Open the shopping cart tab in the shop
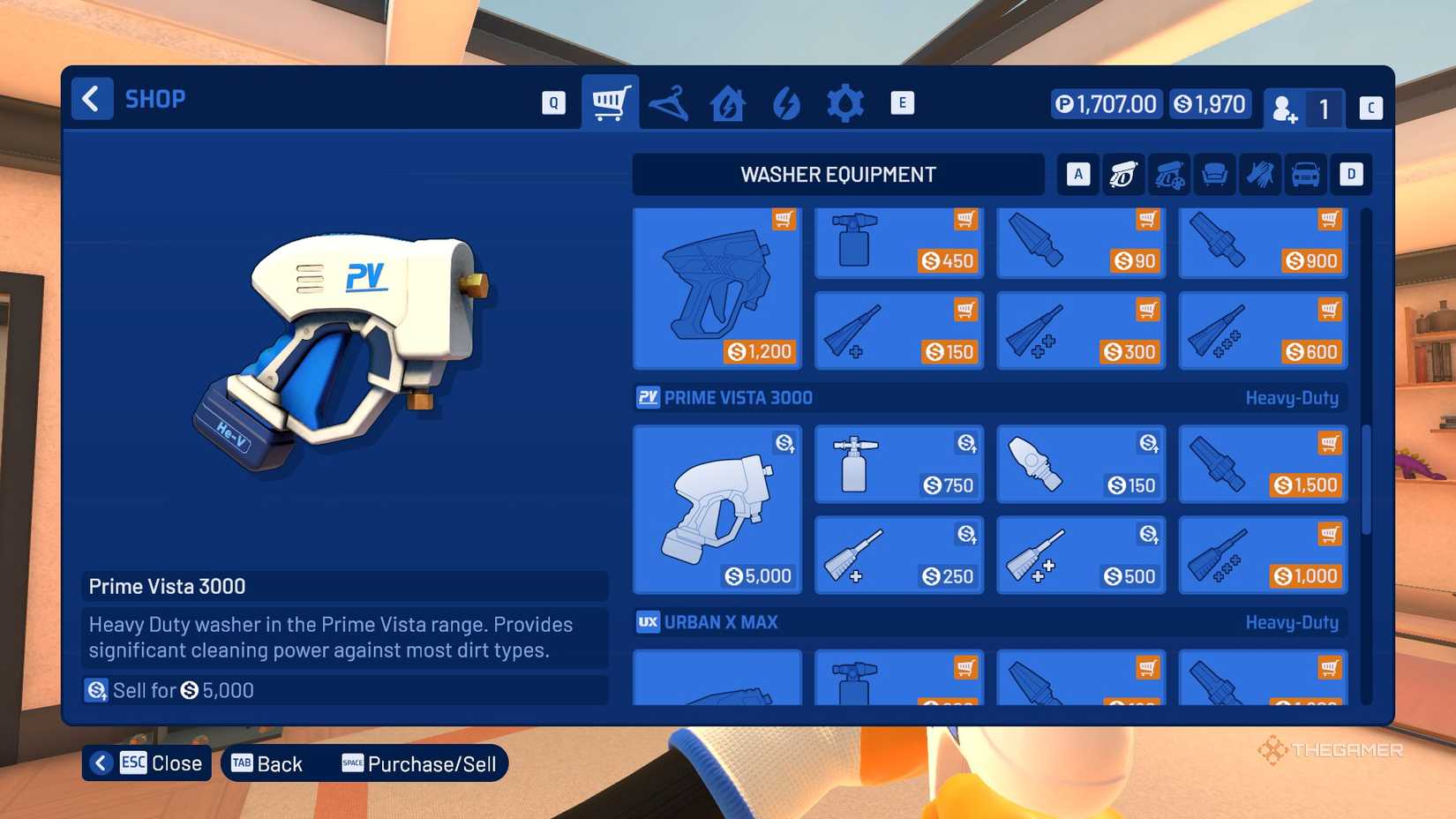This screenshot has height=819, width=1456. [610, 101]
